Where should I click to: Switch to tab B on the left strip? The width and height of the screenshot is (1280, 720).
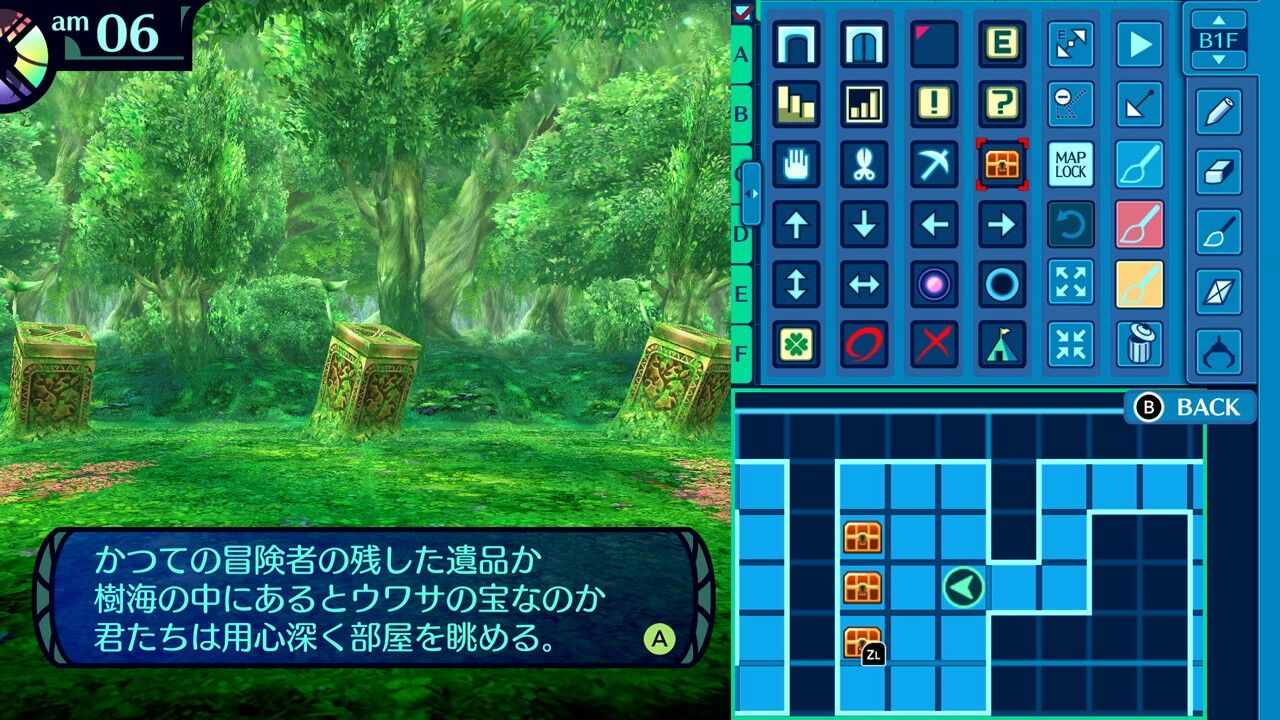click(x=740, y=114)
